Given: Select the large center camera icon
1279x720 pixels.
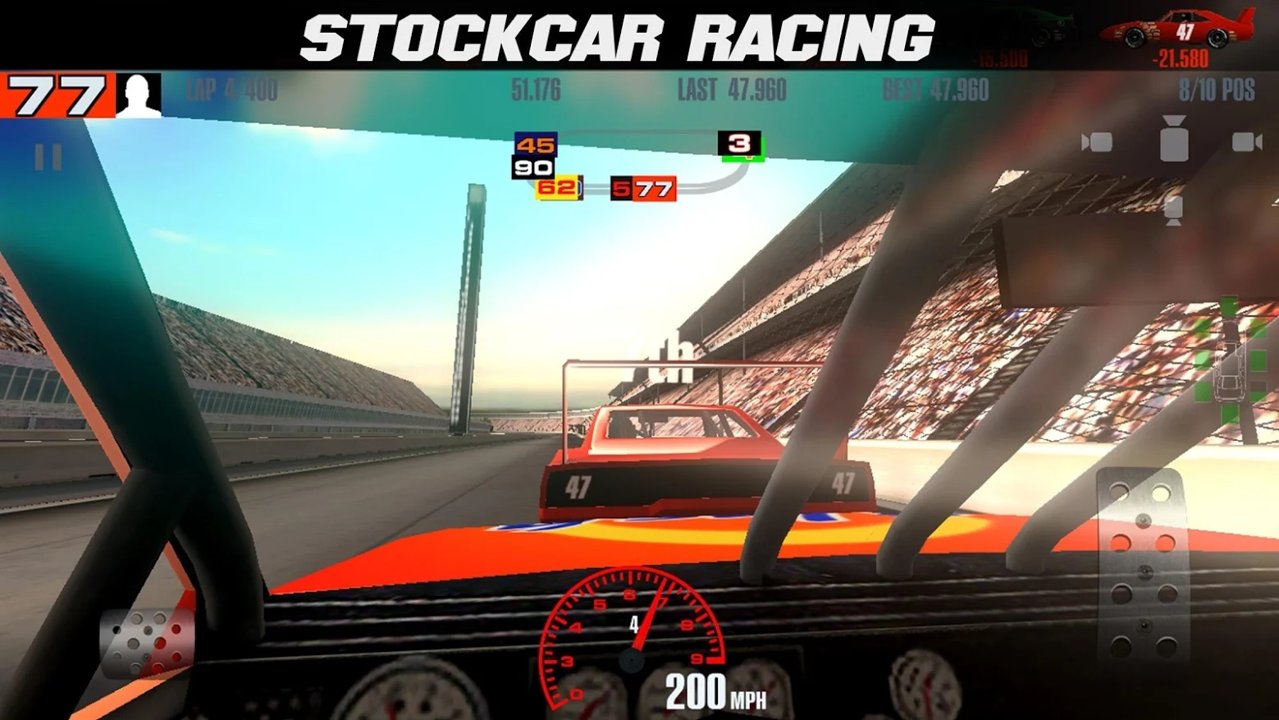Looking at the screenshot, I should pos(1173,139).
